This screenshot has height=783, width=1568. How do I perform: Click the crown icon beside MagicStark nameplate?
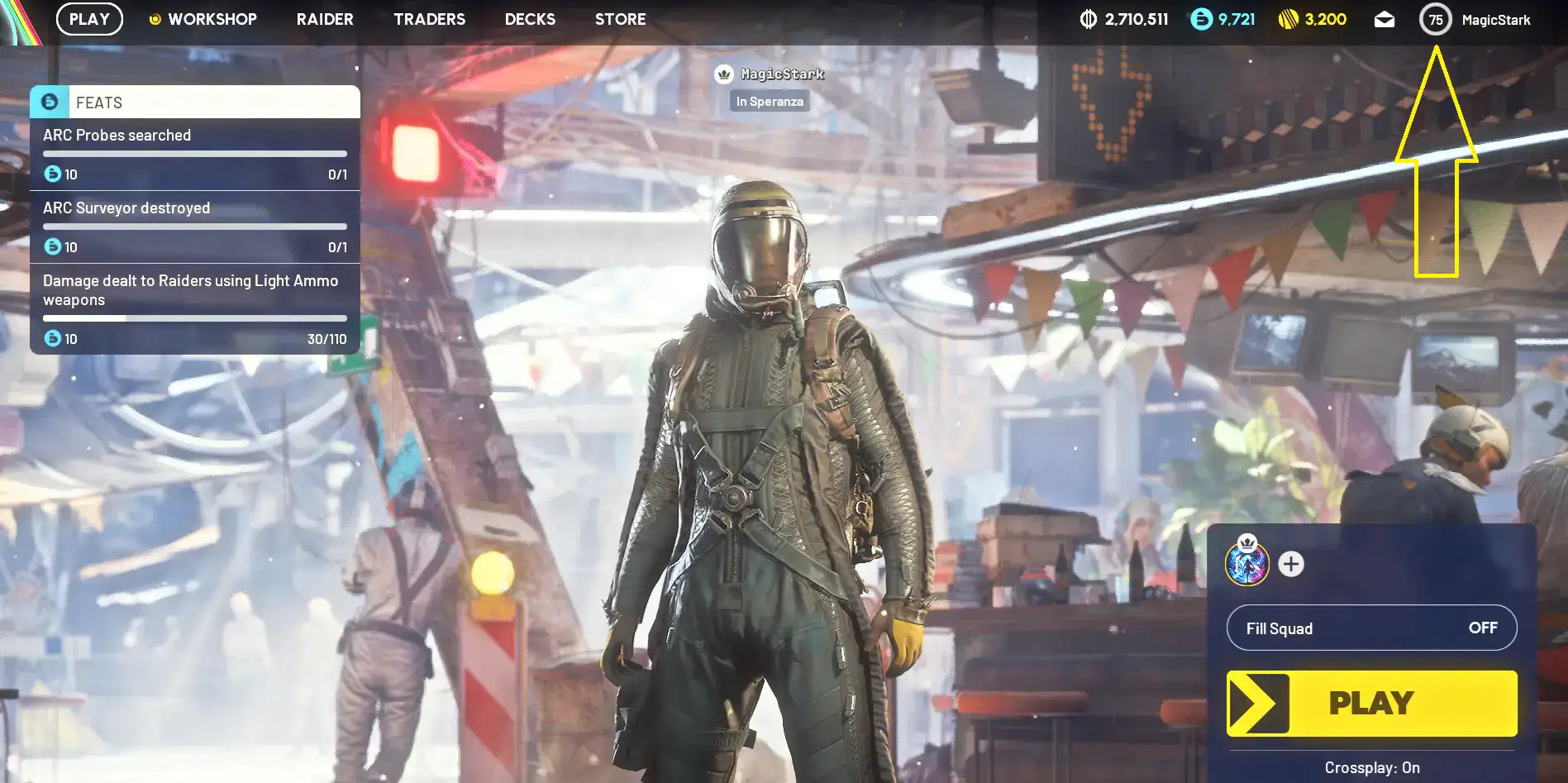click(x=726, y=74)
